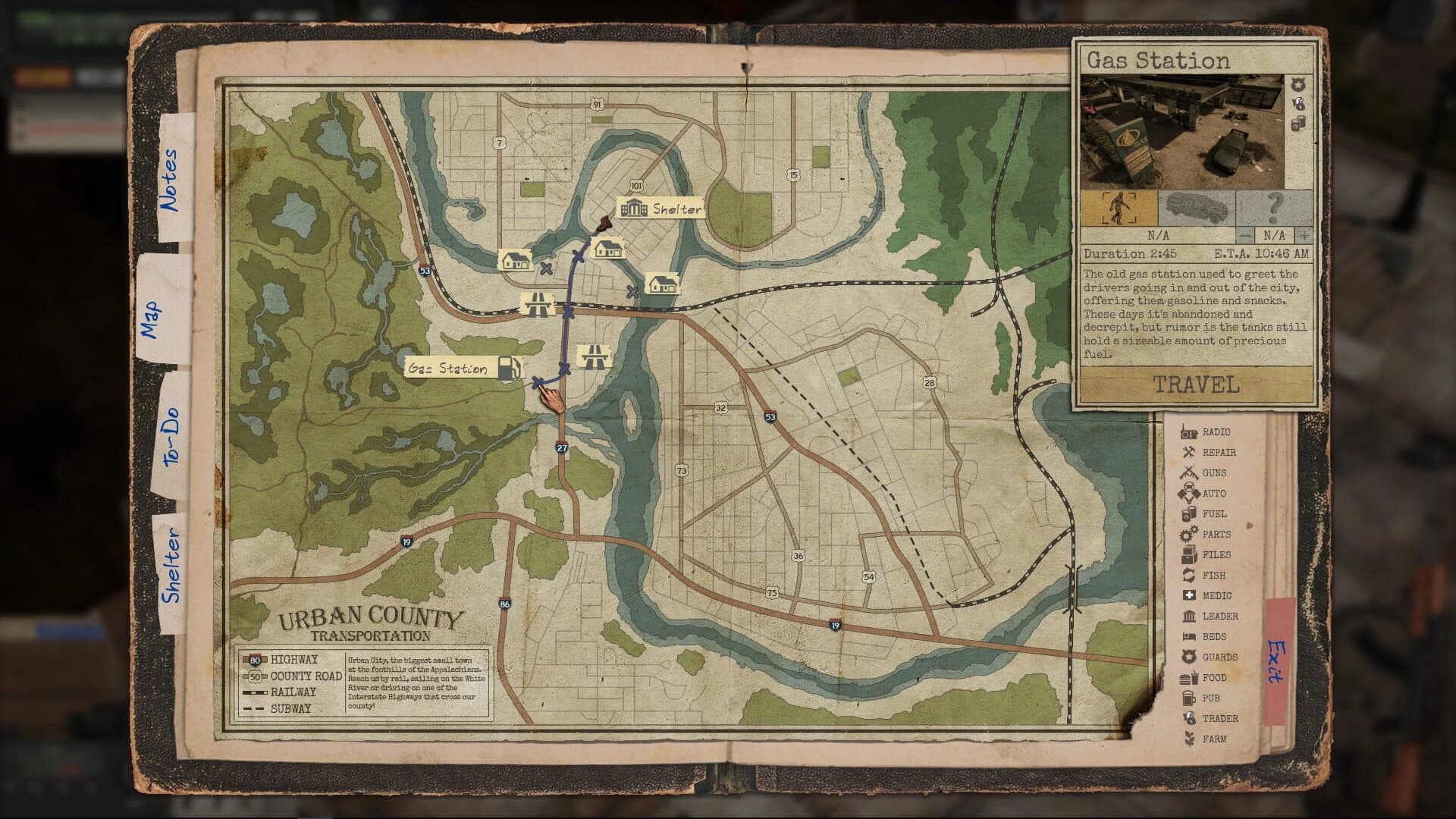This screenshot has height=819, width=1456.
Task: Click the FUEL barrels legend icon
Action: tap(1188, 514)
